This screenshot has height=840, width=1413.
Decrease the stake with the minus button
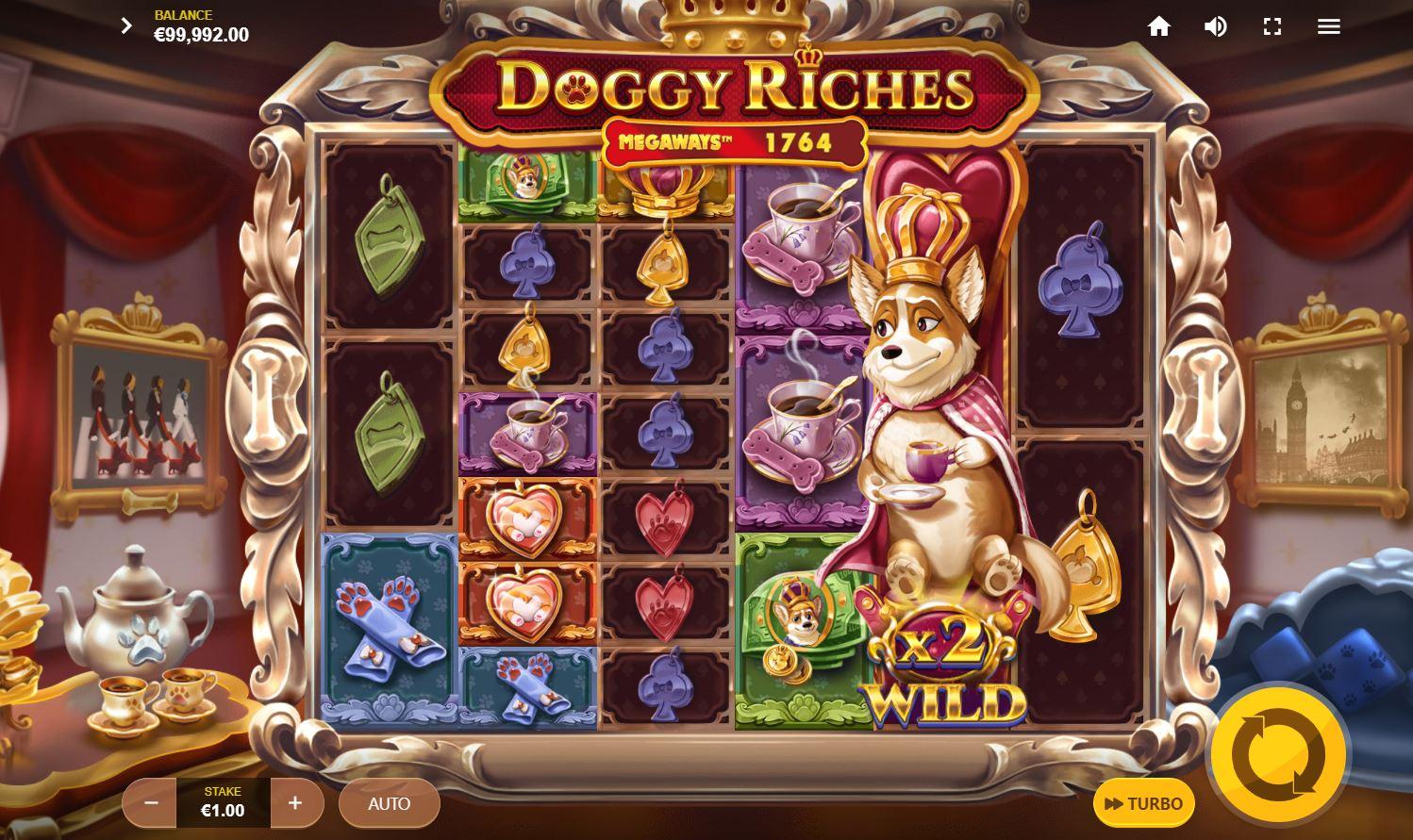coord(151,803)
